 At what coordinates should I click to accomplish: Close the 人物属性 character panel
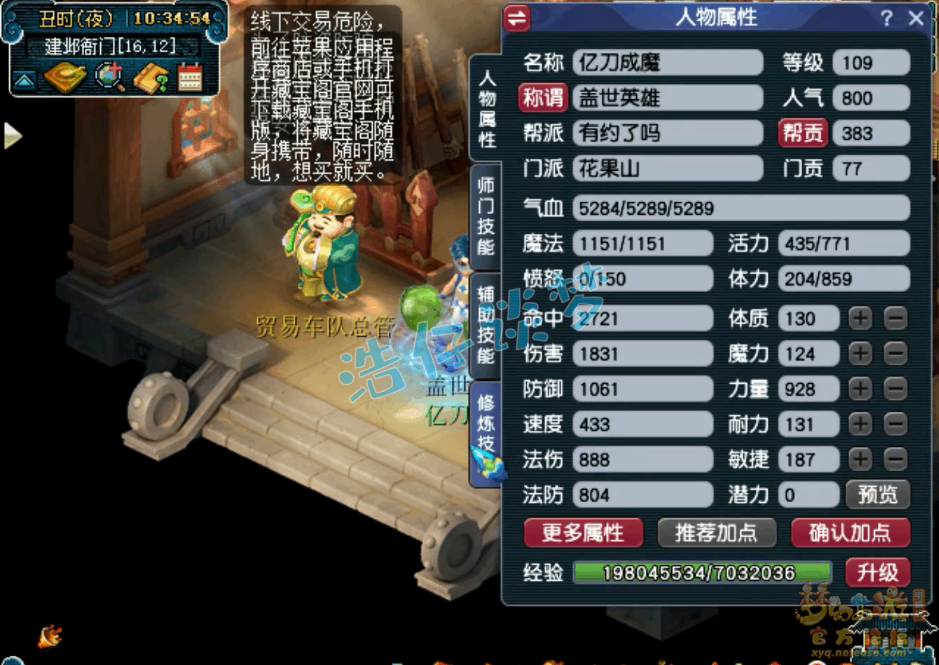point(916,18)
